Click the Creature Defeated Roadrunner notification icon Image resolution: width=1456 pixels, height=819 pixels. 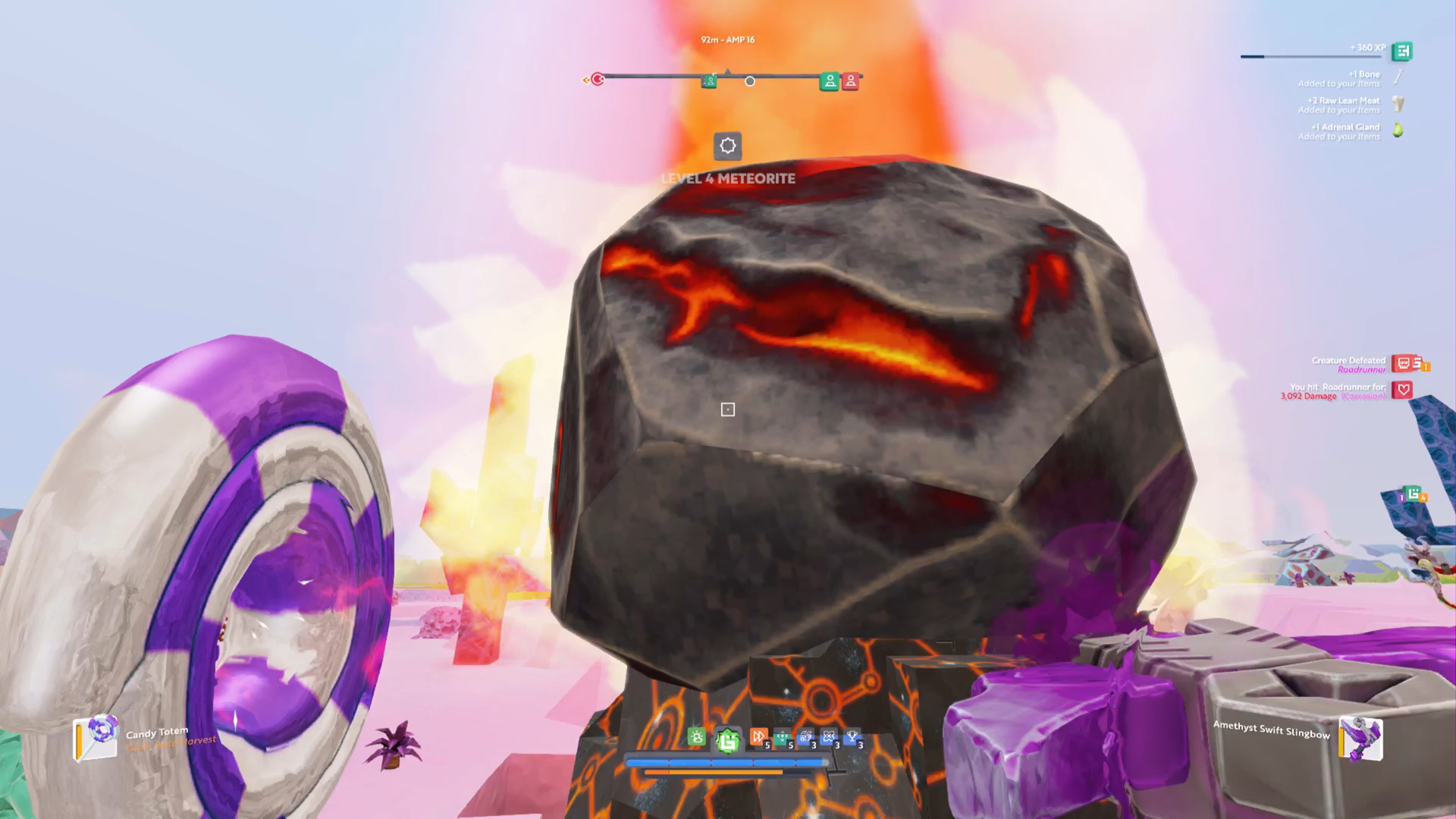click(1403, 364)
